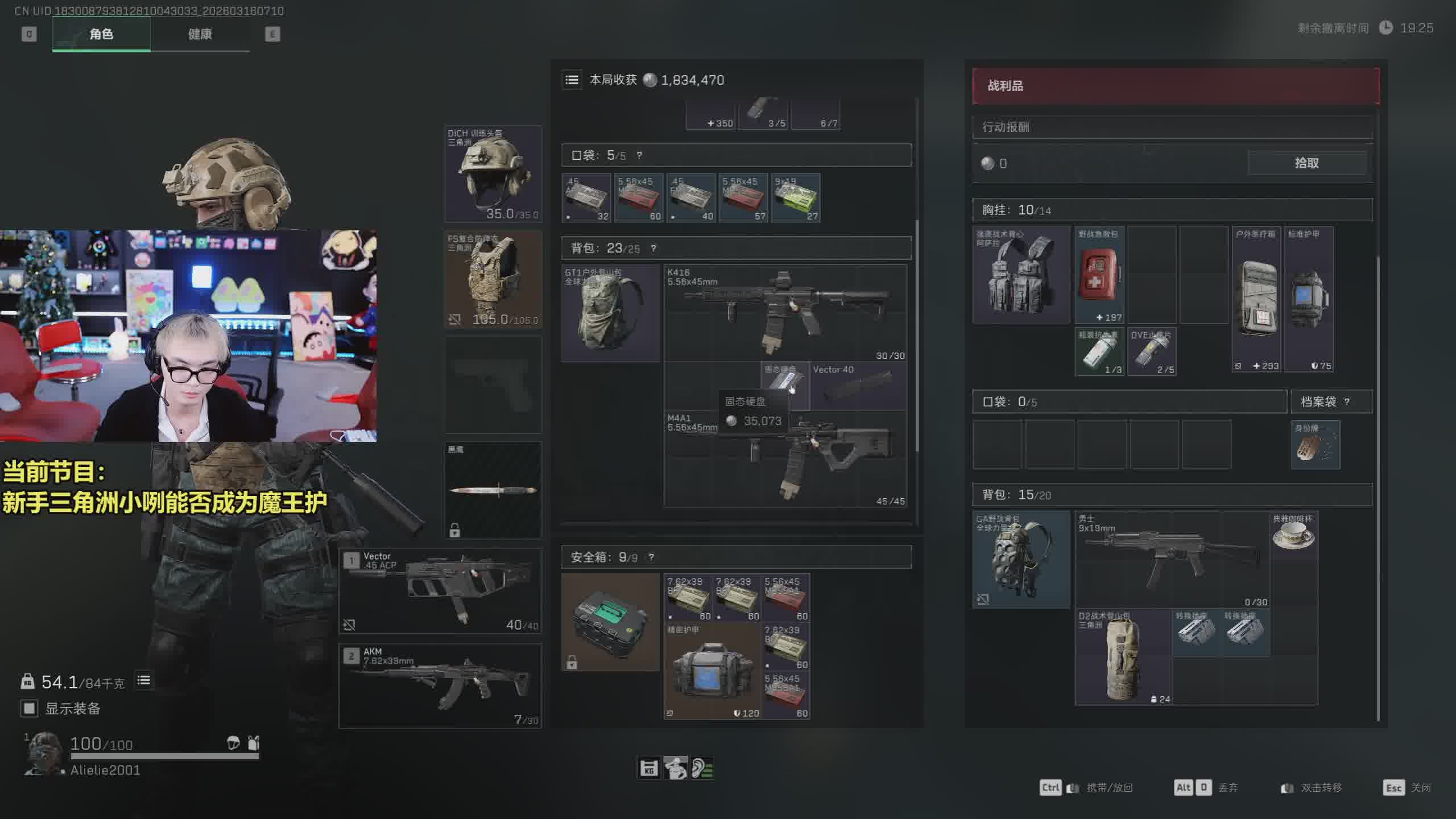Select the 身份牌 dog tag item
This screenshot has width=1456, height=819.
[1315, 445]
